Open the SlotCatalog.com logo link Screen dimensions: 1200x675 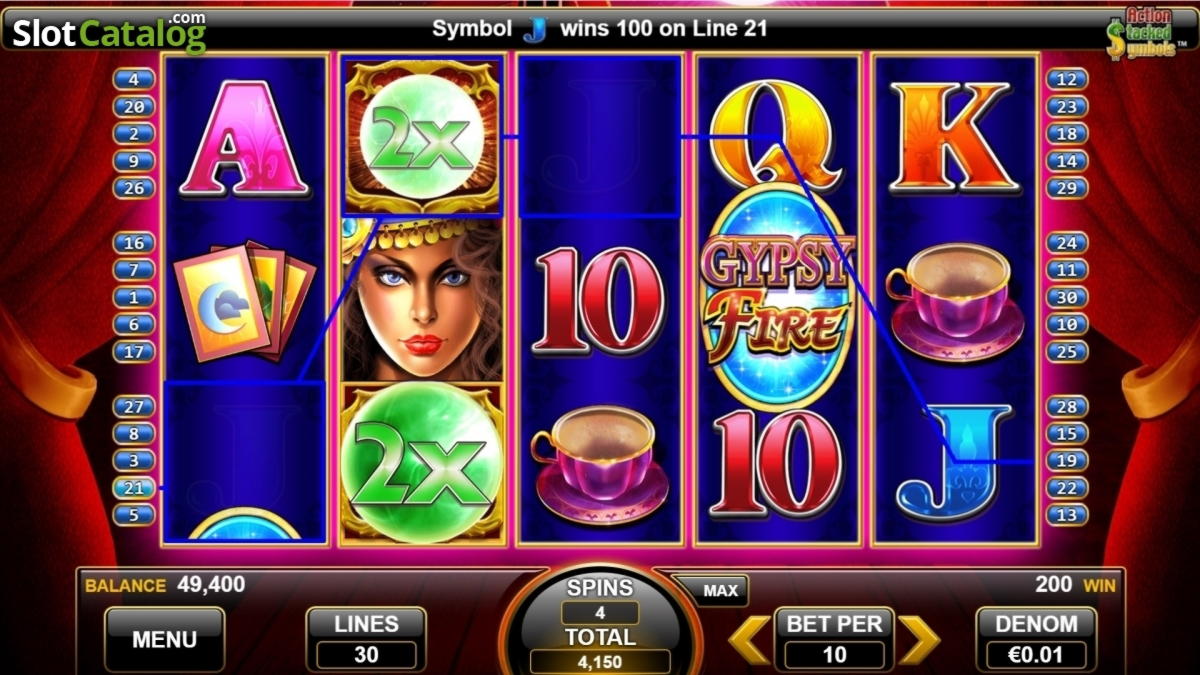pyautogui.click(x=109, y=33)
